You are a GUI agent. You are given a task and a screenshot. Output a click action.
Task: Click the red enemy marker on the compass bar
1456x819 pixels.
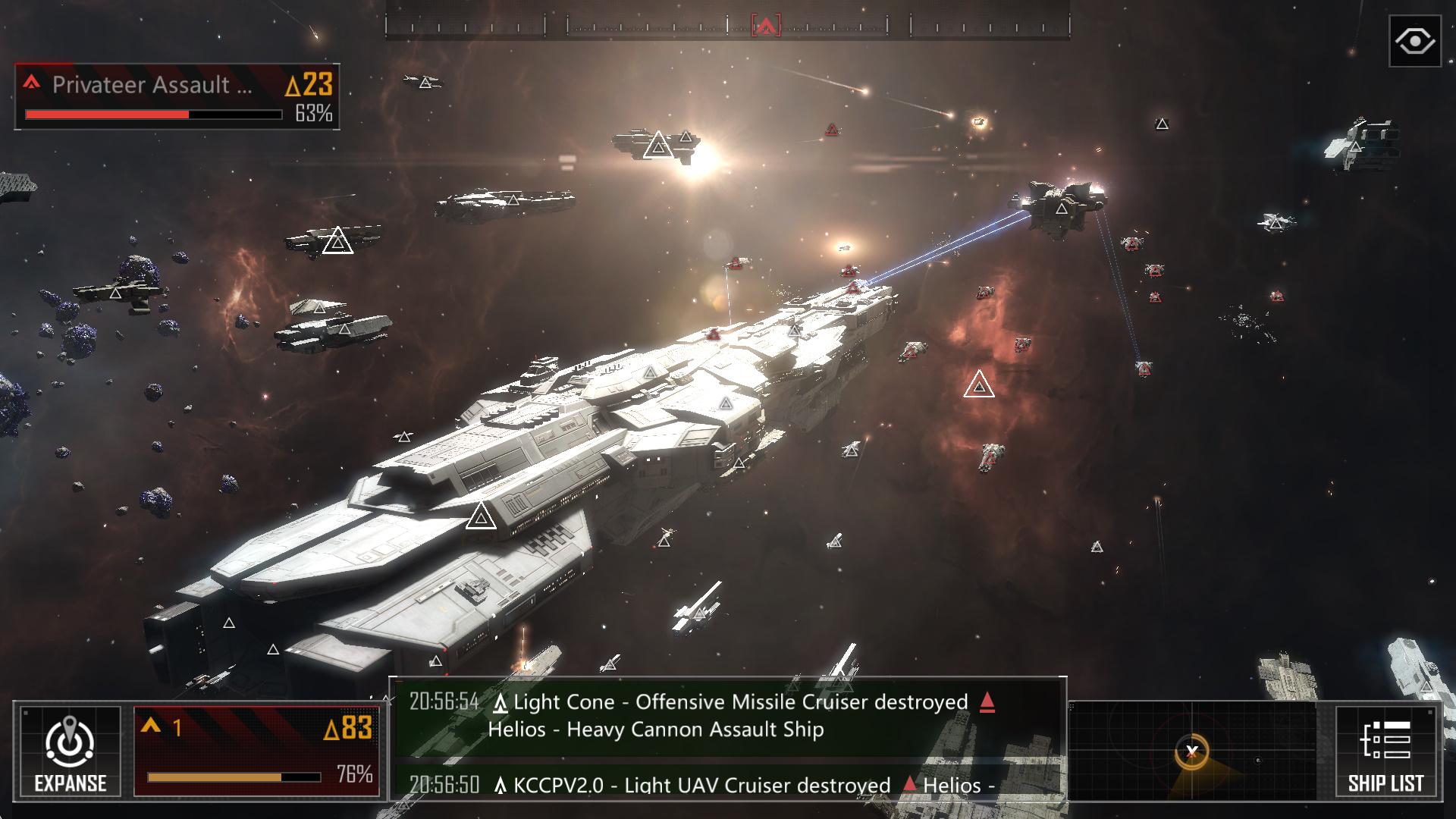(765, 27)
